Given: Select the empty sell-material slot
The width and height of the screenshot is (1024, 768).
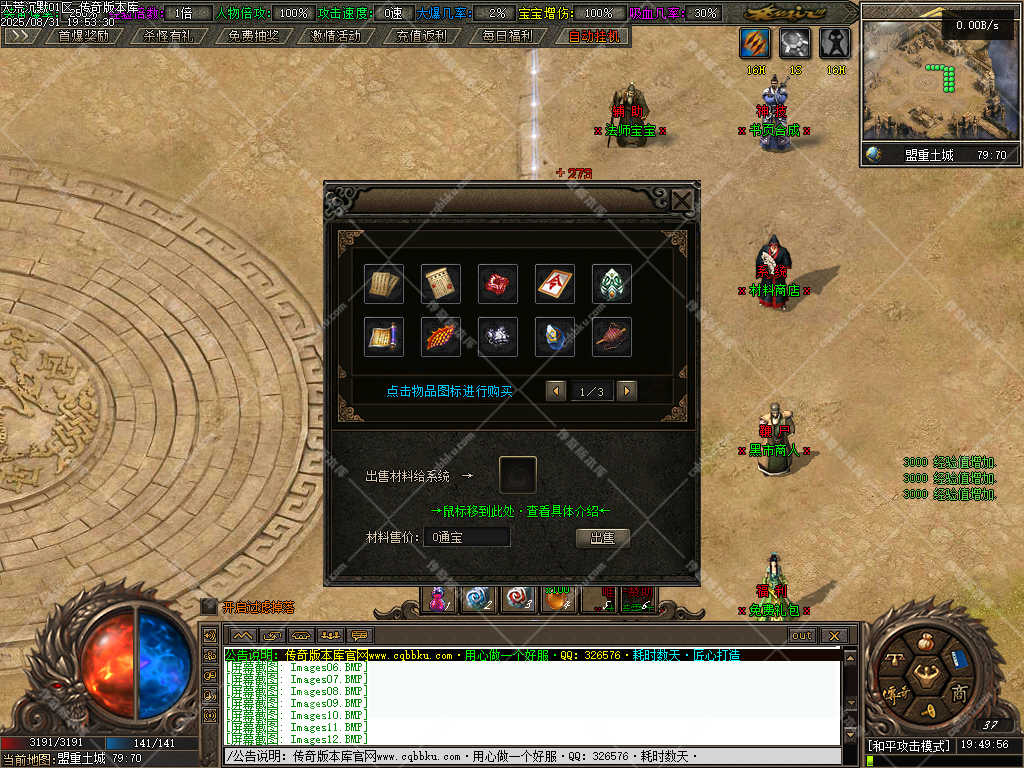Looking at the screenshot, I should [517, 475].
